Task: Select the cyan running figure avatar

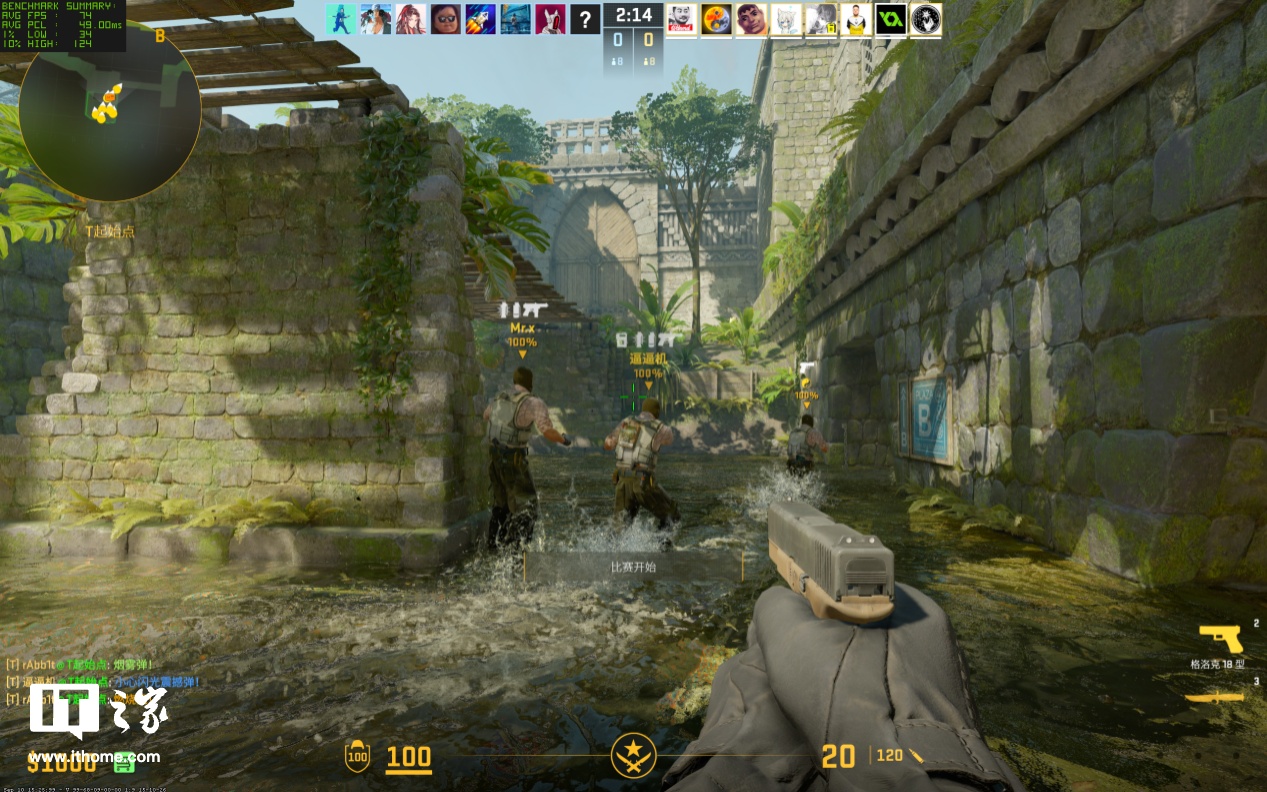Action: point(340,18)
